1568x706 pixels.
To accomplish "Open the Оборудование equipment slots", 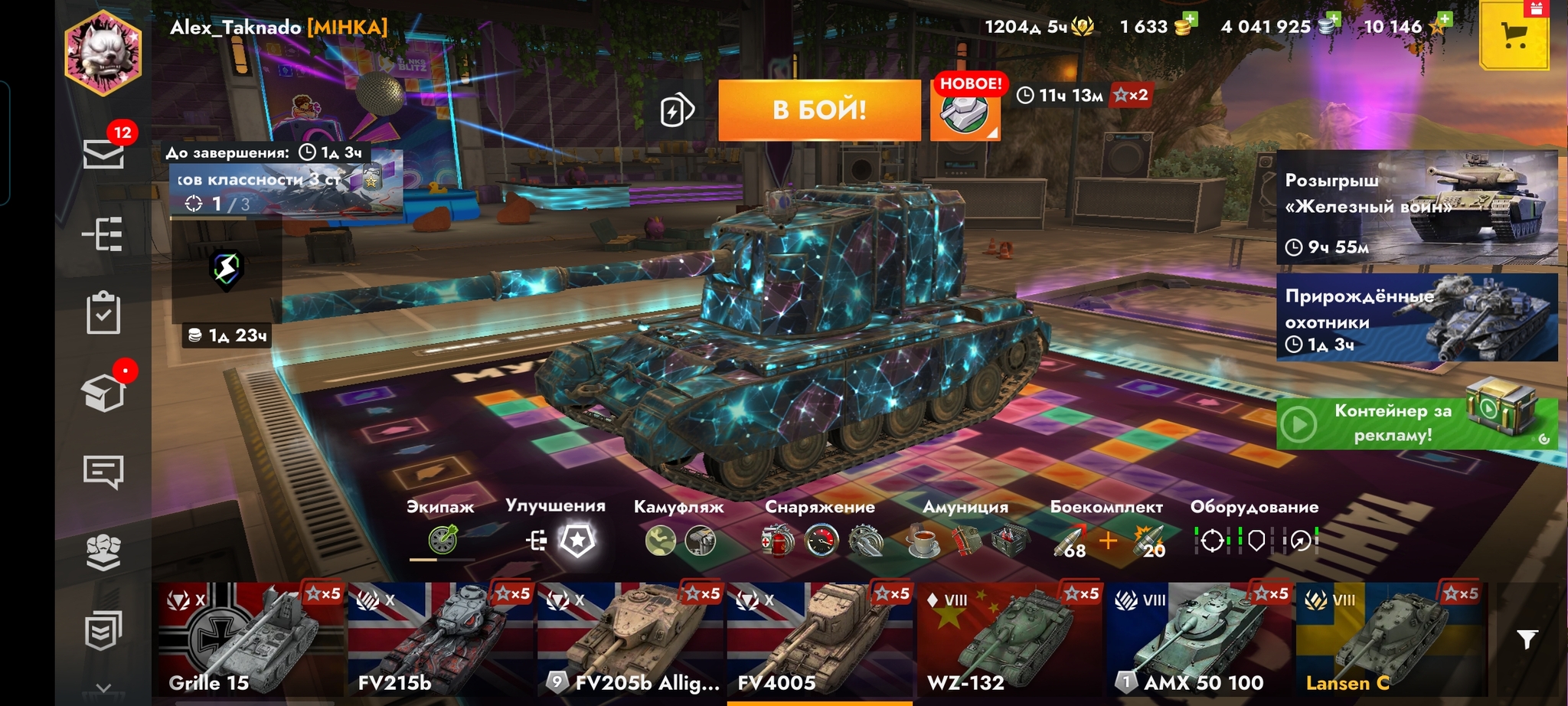I will coord(1254,540).
